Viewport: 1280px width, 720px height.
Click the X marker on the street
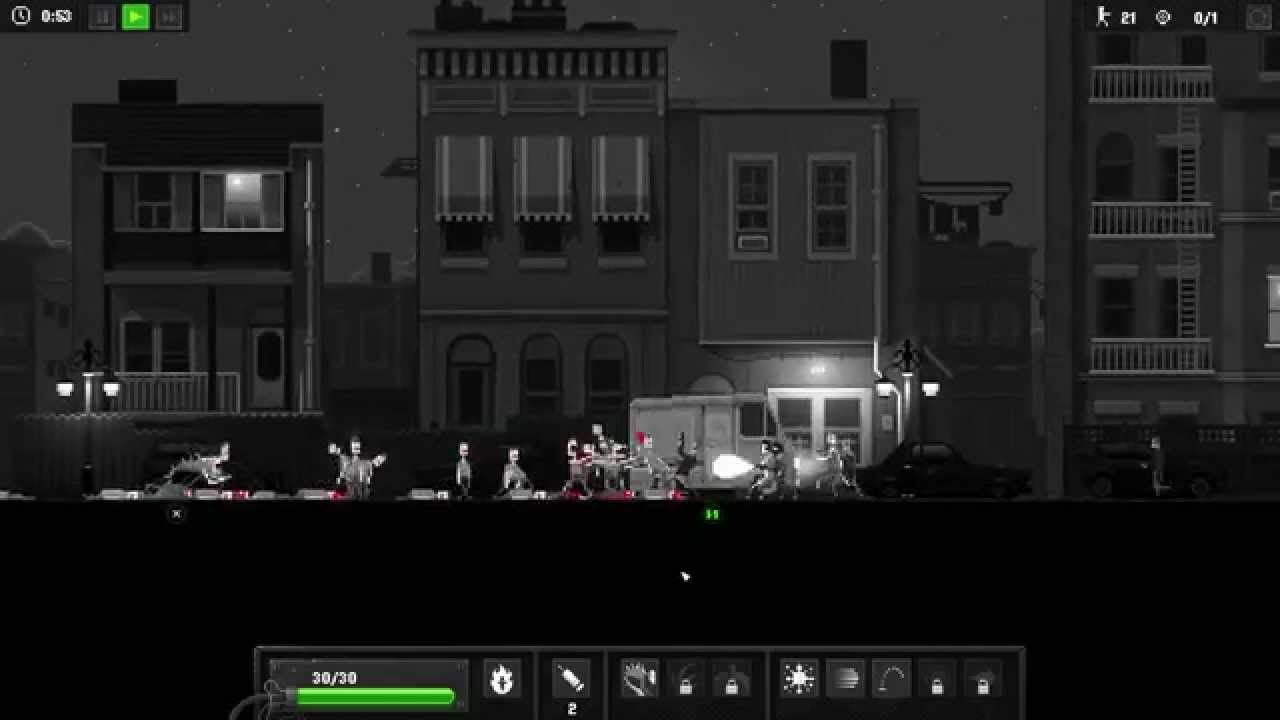(x=177, y=513)
